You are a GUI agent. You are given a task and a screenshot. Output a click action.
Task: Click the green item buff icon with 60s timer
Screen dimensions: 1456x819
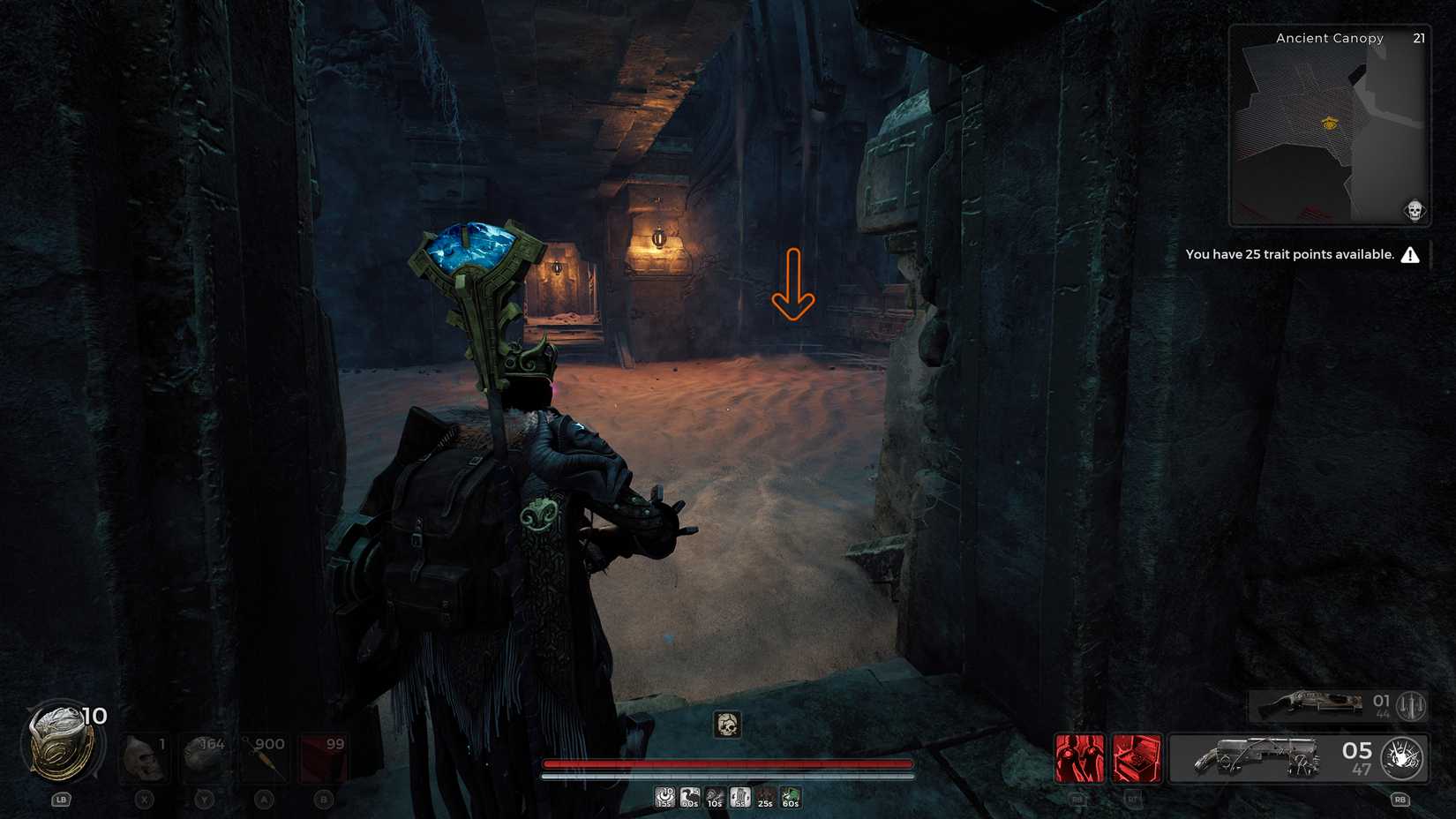(x=790, y=796)
